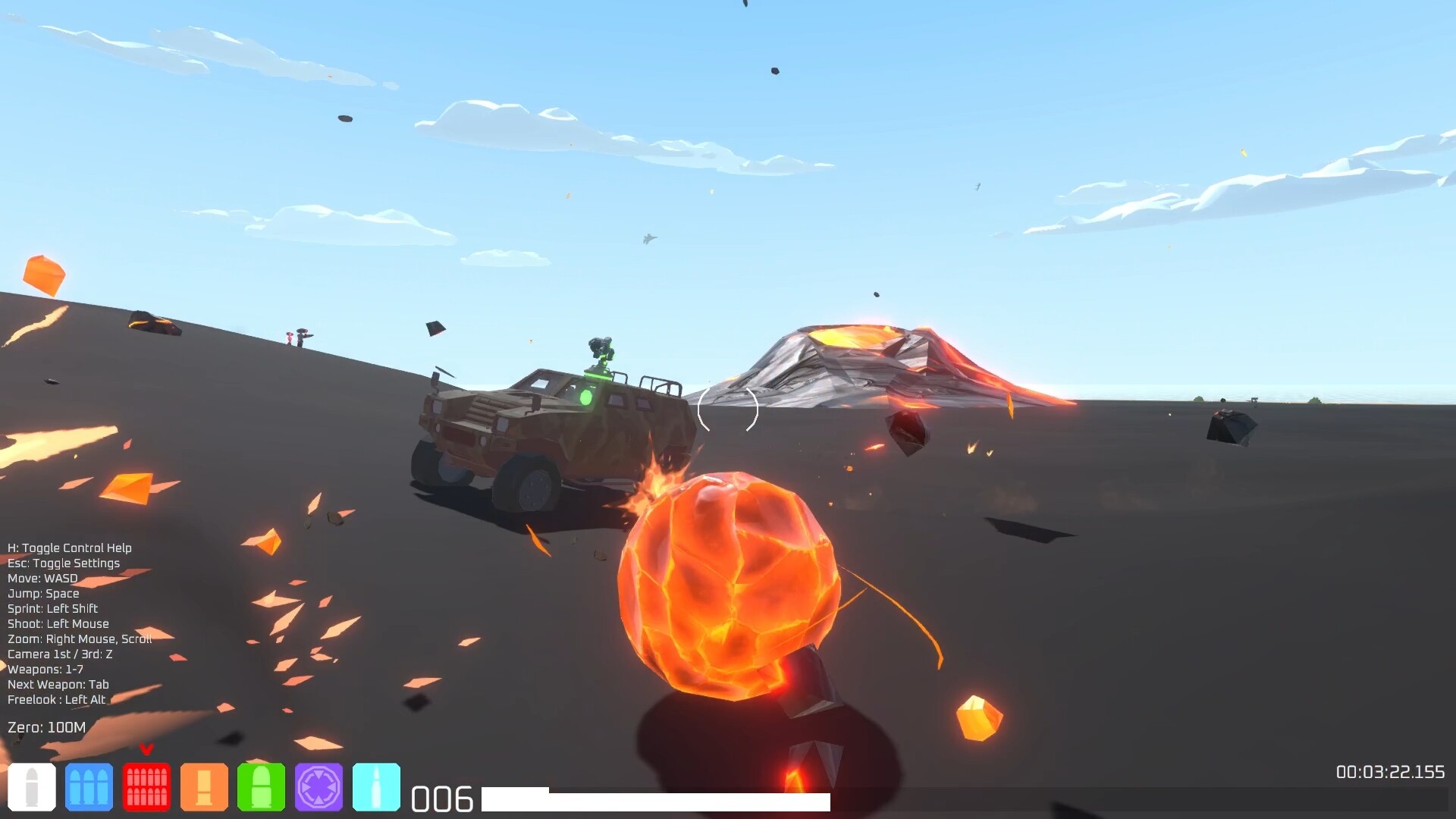Image resolution: width=1456 pixels, height=819 pixels.
Task: Select the cyan sniper round weapon slot
Action: [377, 788]
